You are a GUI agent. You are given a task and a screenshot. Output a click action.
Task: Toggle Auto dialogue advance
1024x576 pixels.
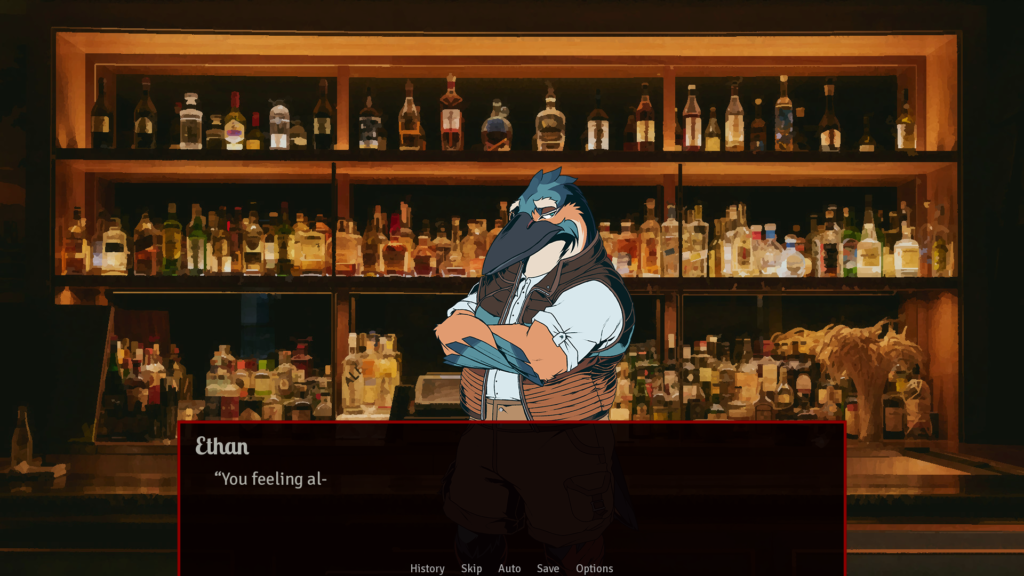point(509,568)
